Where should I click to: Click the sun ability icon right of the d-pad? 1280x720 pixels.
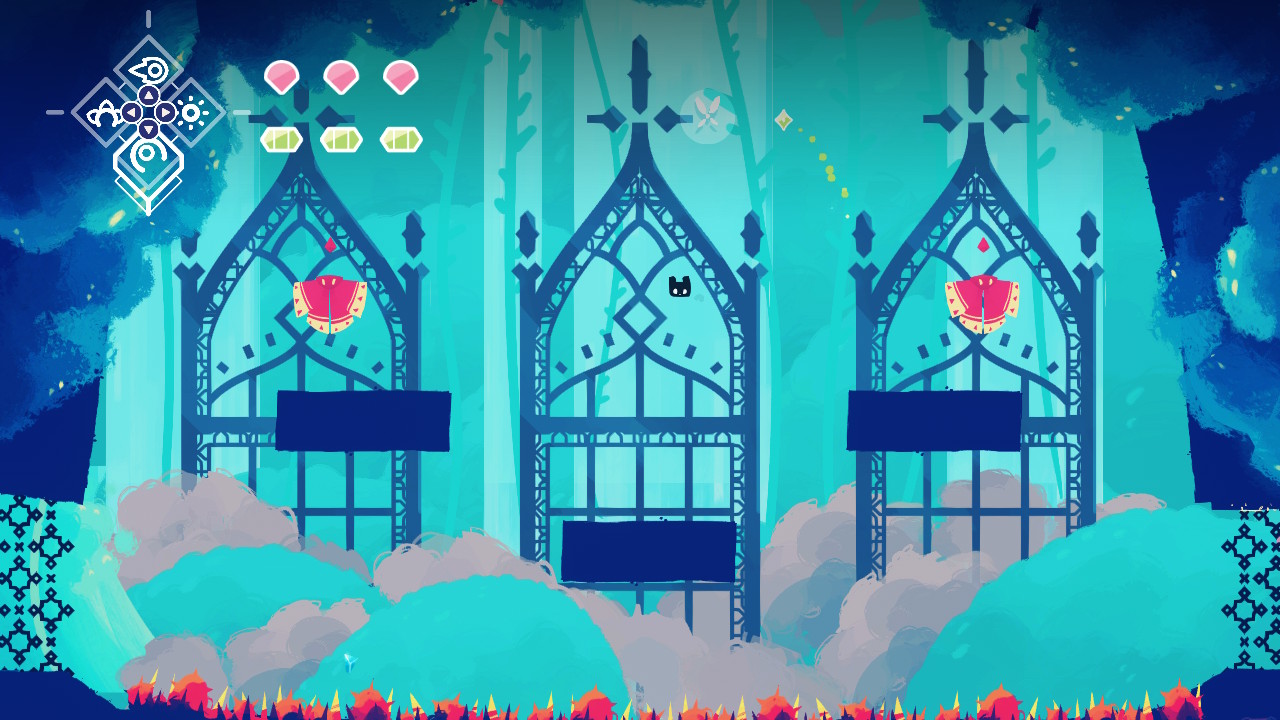coord(192,111)
